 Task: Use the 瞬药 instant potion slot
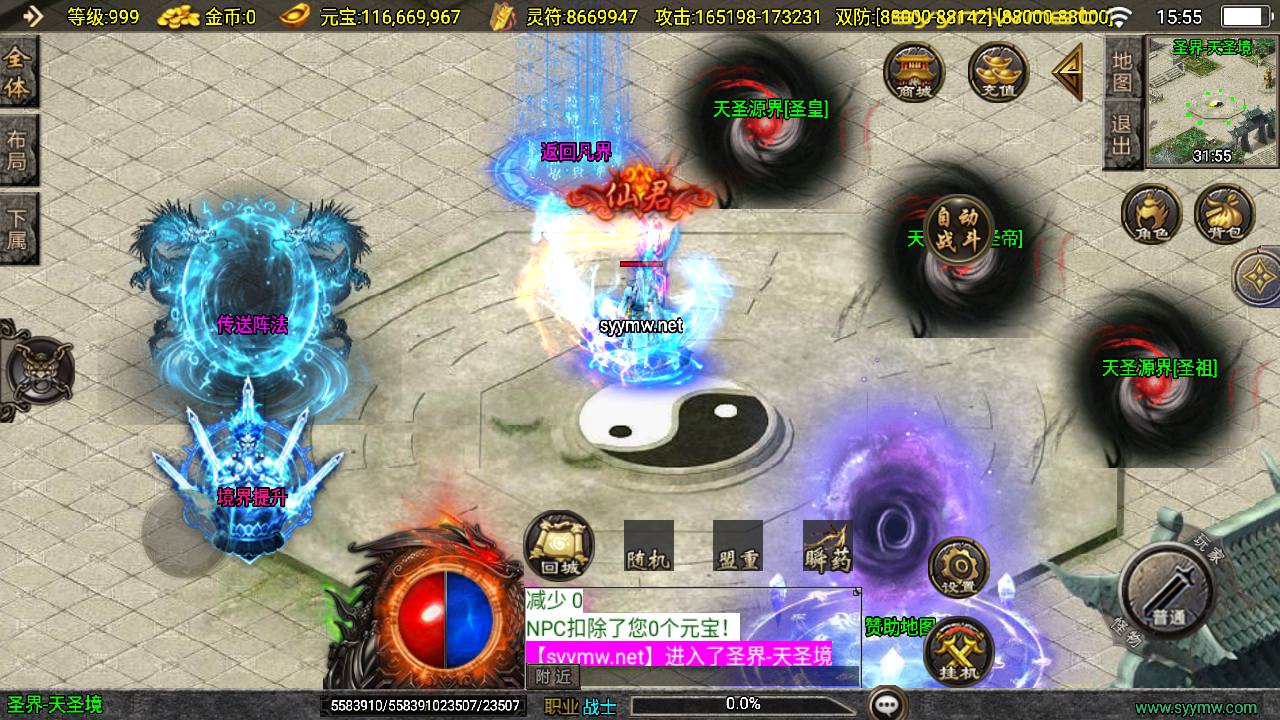tap(827, 547)
